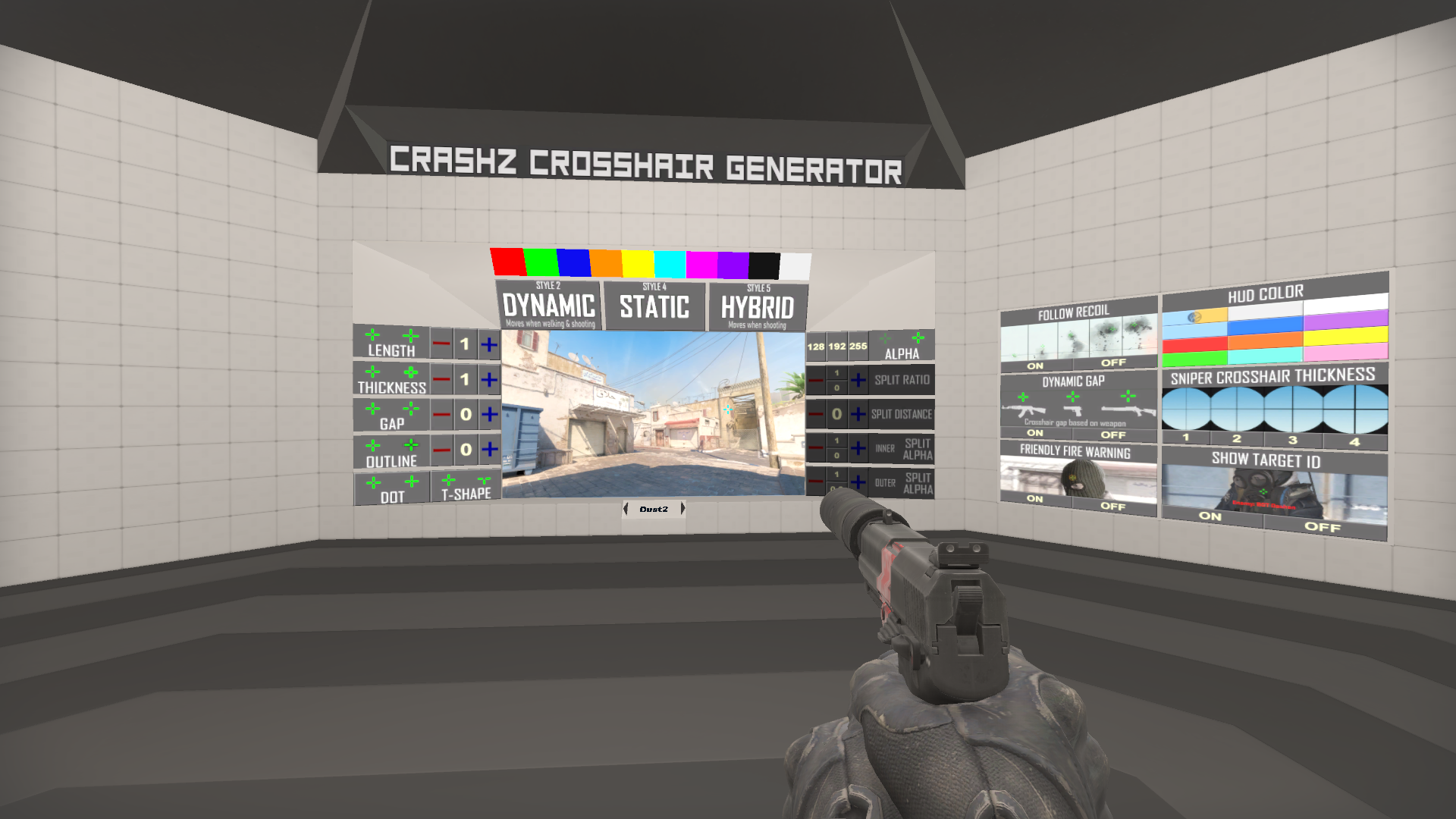Click the thick crosshair icon on THICKNESS panel
The width and height of the screenshot is (1456, 819).
click(411, 372)
